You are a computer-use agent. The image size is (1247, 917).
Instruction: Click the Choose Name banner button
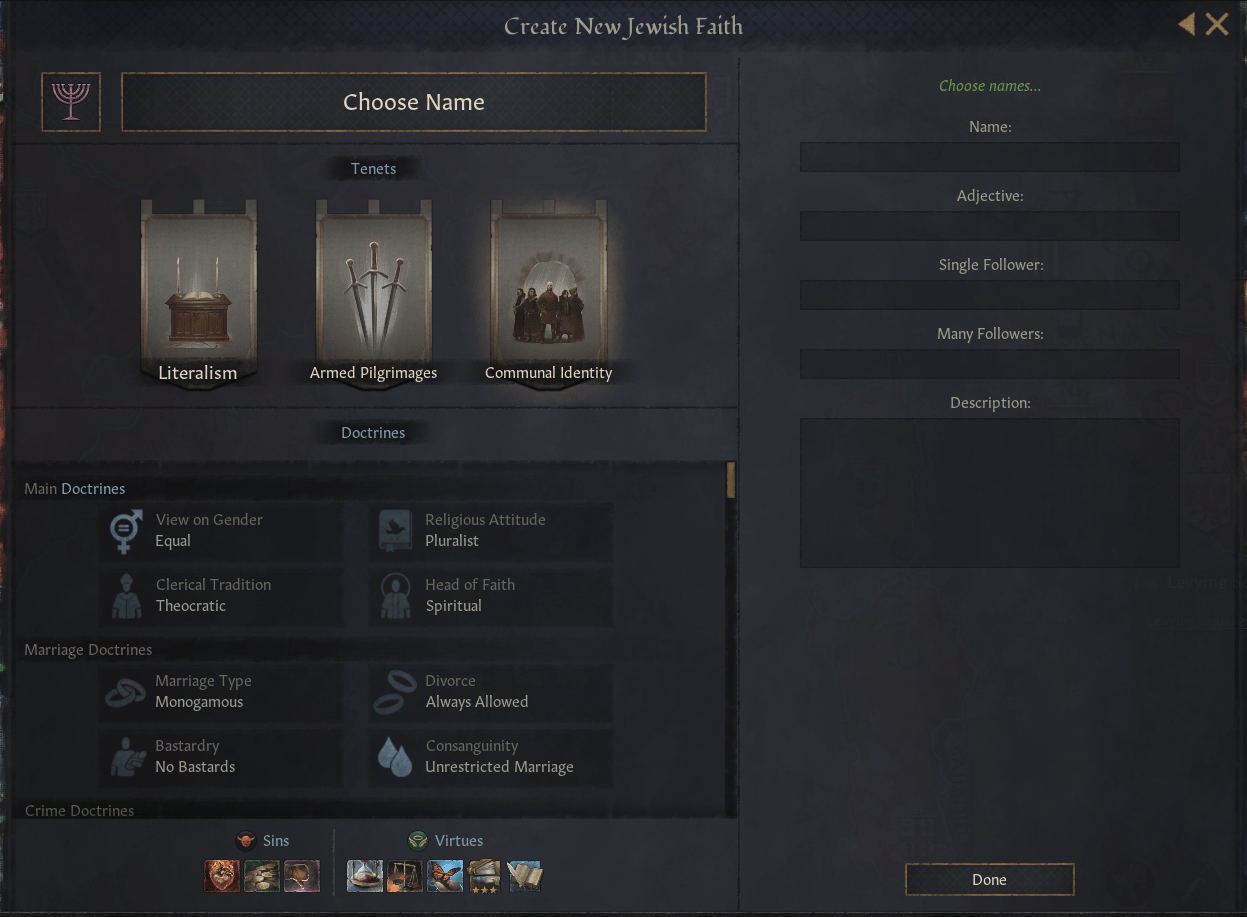coord(413,102)
